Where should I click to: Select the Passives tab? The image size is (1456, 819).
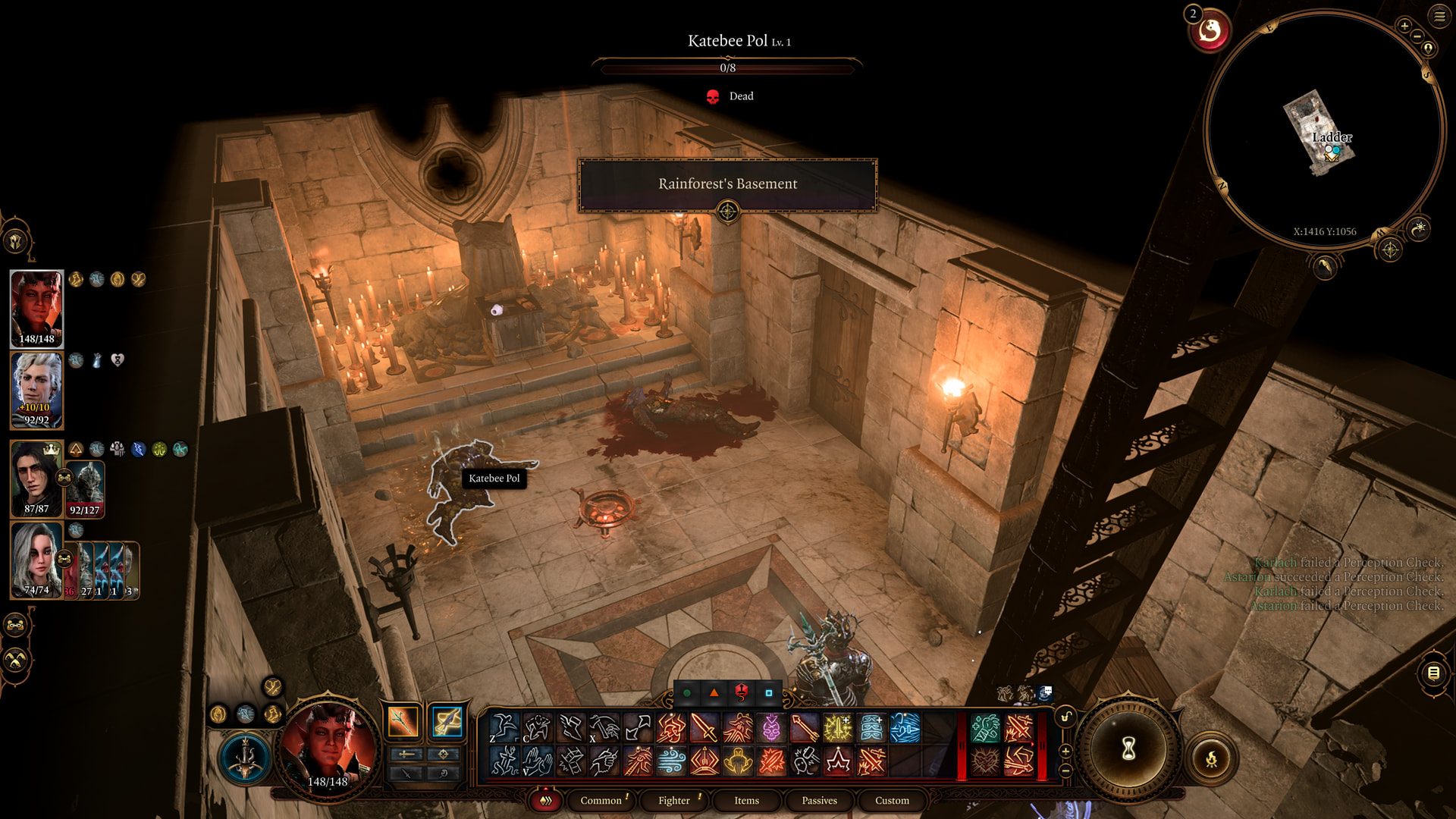click(x=819, y=800)
